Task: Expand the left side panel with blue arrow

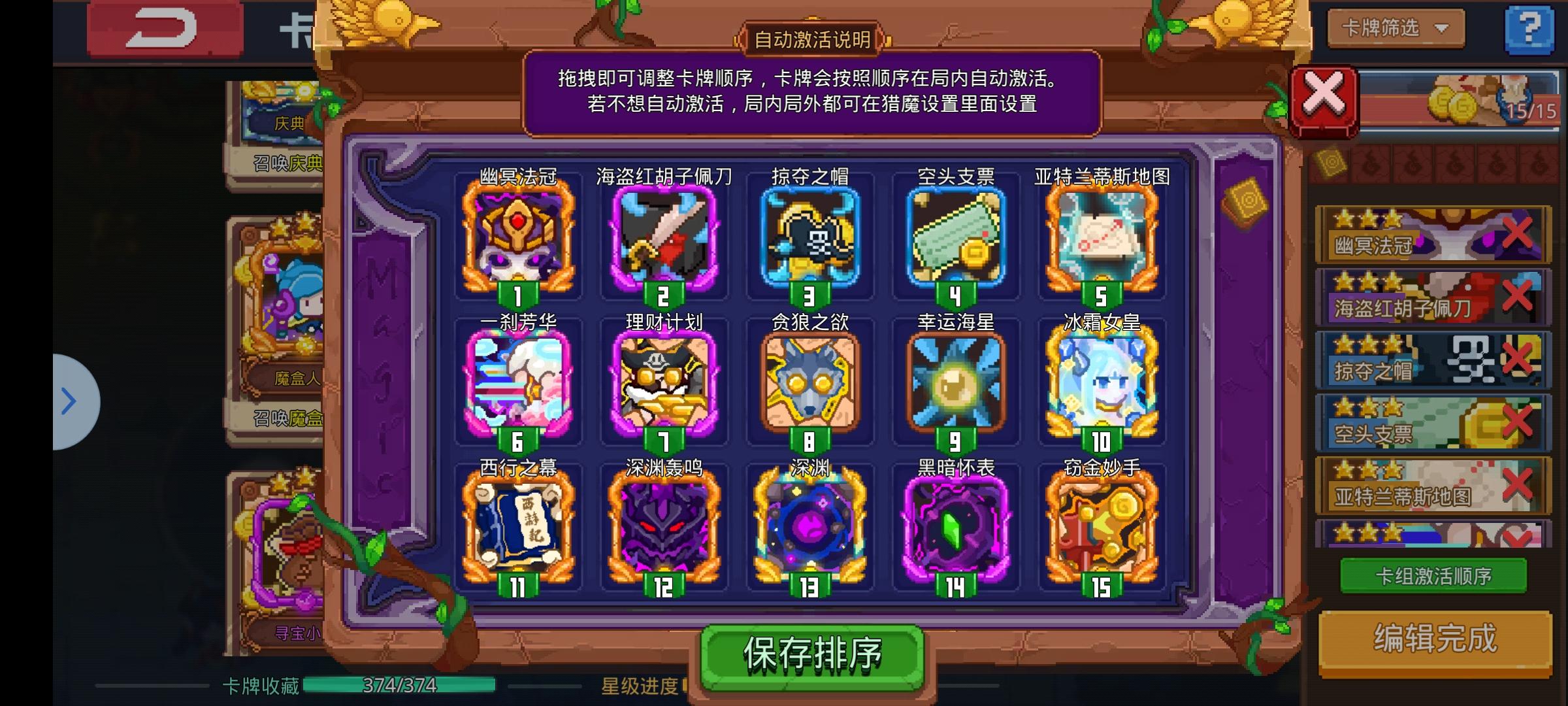Action: coord(69,401)
